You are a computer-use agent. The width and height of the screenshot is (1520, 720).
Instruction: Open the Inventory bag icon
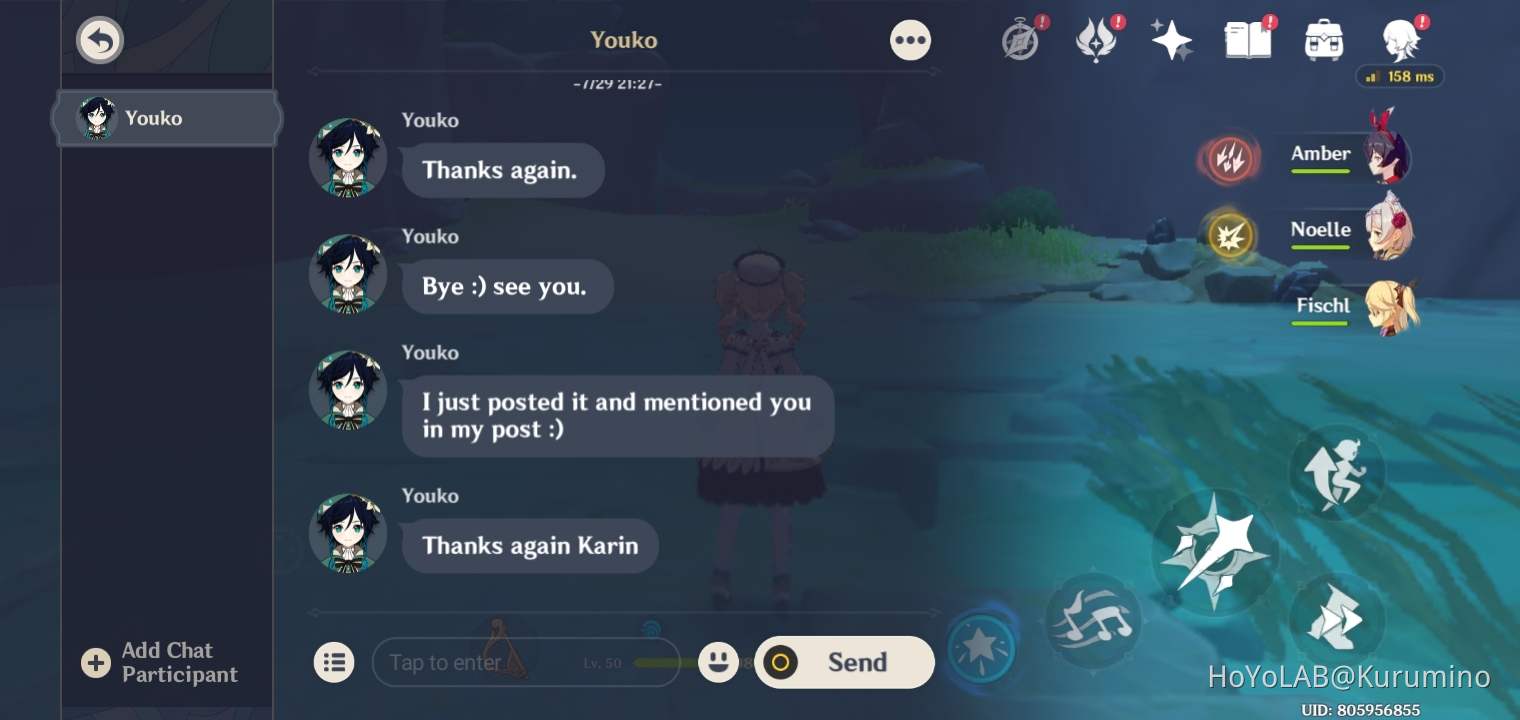(x=1323, y=39)
